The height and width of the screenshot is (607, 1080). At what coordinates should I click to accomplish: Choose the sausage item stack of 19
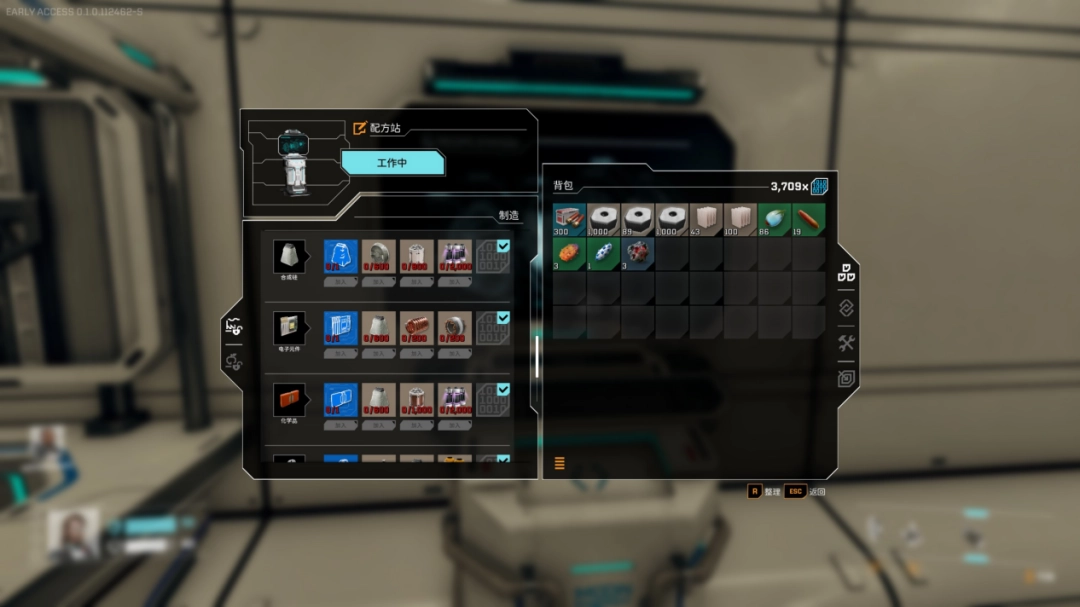(x=808, y=220)
